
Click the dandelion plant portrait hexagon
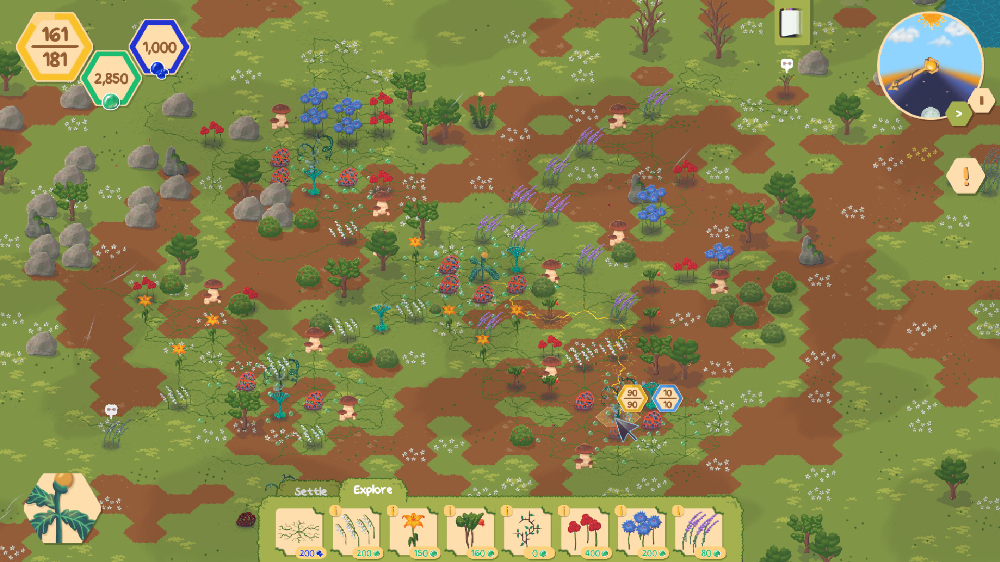[61, 507]
